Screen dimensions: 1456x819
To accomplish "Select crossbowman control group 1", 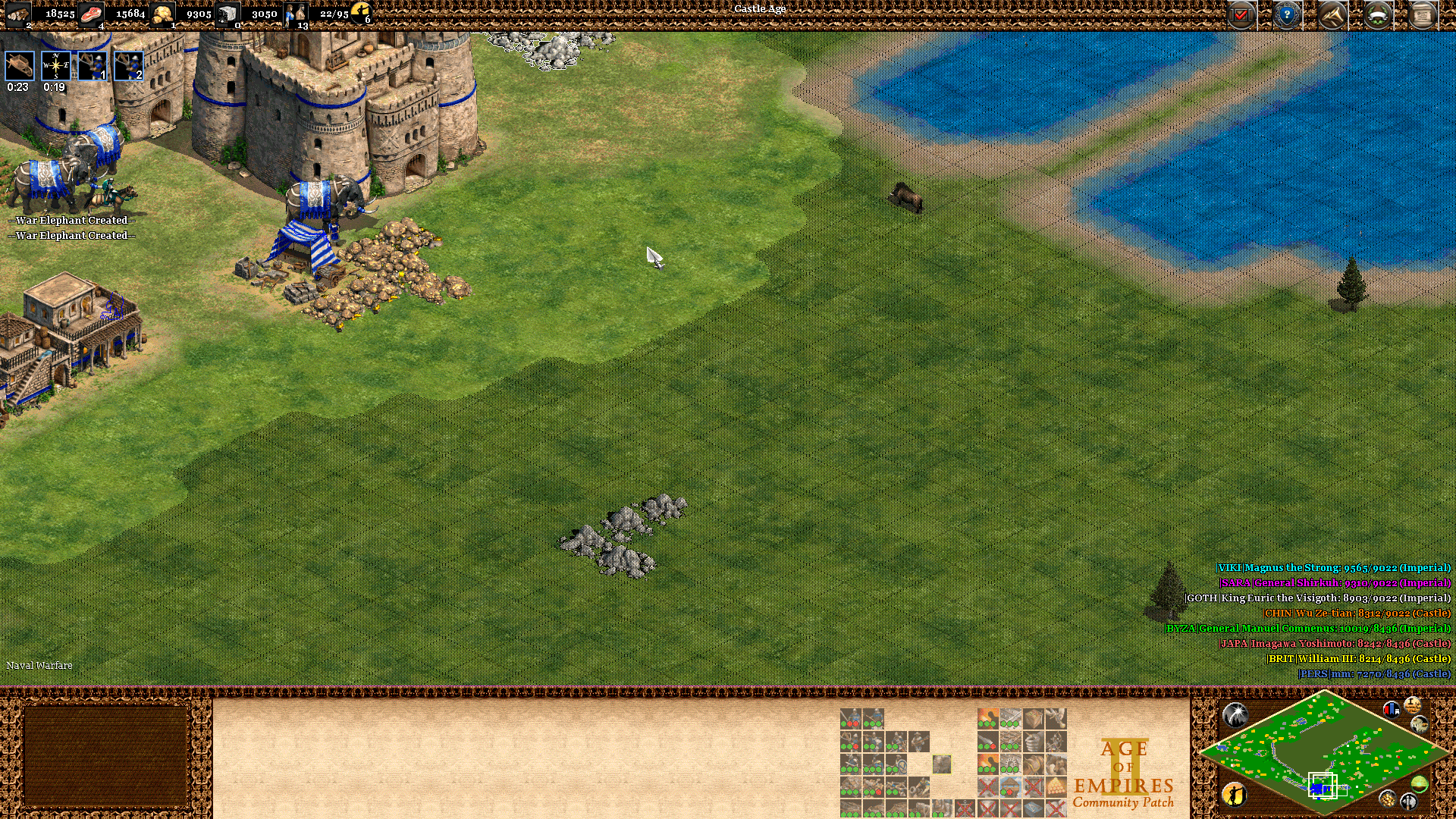I will (93, 66).
